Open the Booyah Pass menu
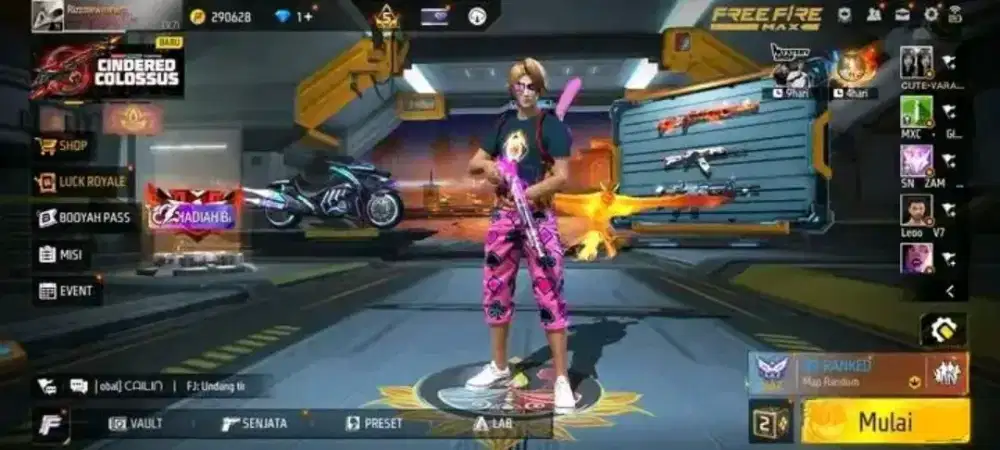 point(86,218)
